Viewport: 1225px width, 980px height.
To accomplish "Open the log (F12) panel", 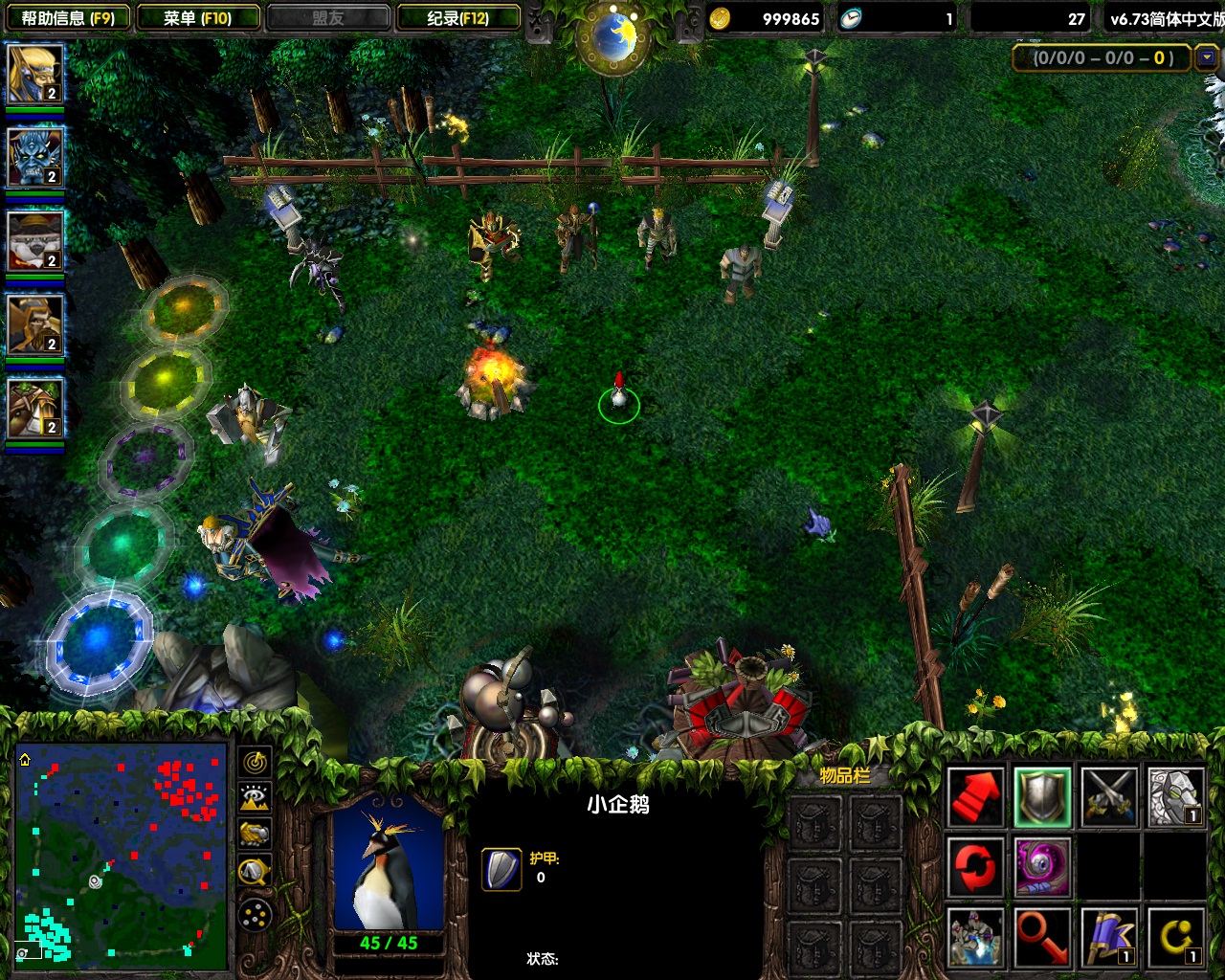I will (458, 17).
